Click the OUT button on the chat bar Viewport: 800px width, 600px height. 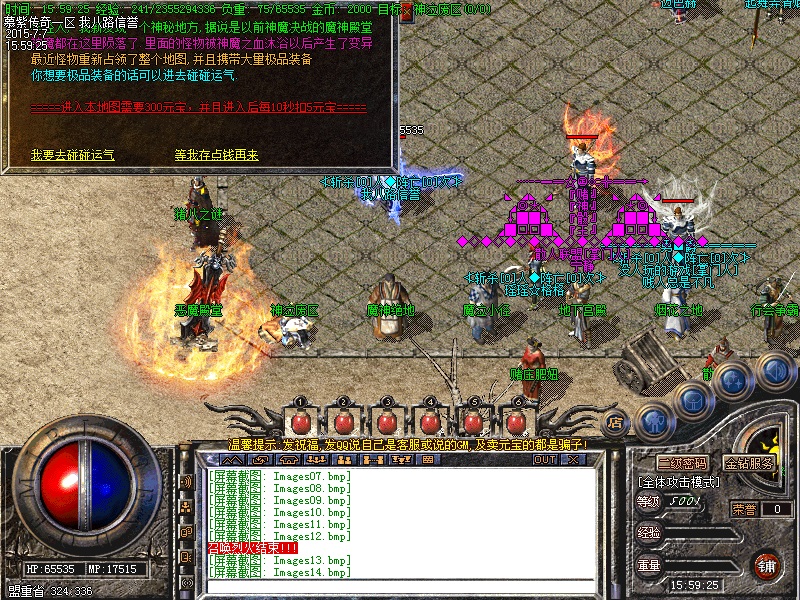click(x=544, y=459)
